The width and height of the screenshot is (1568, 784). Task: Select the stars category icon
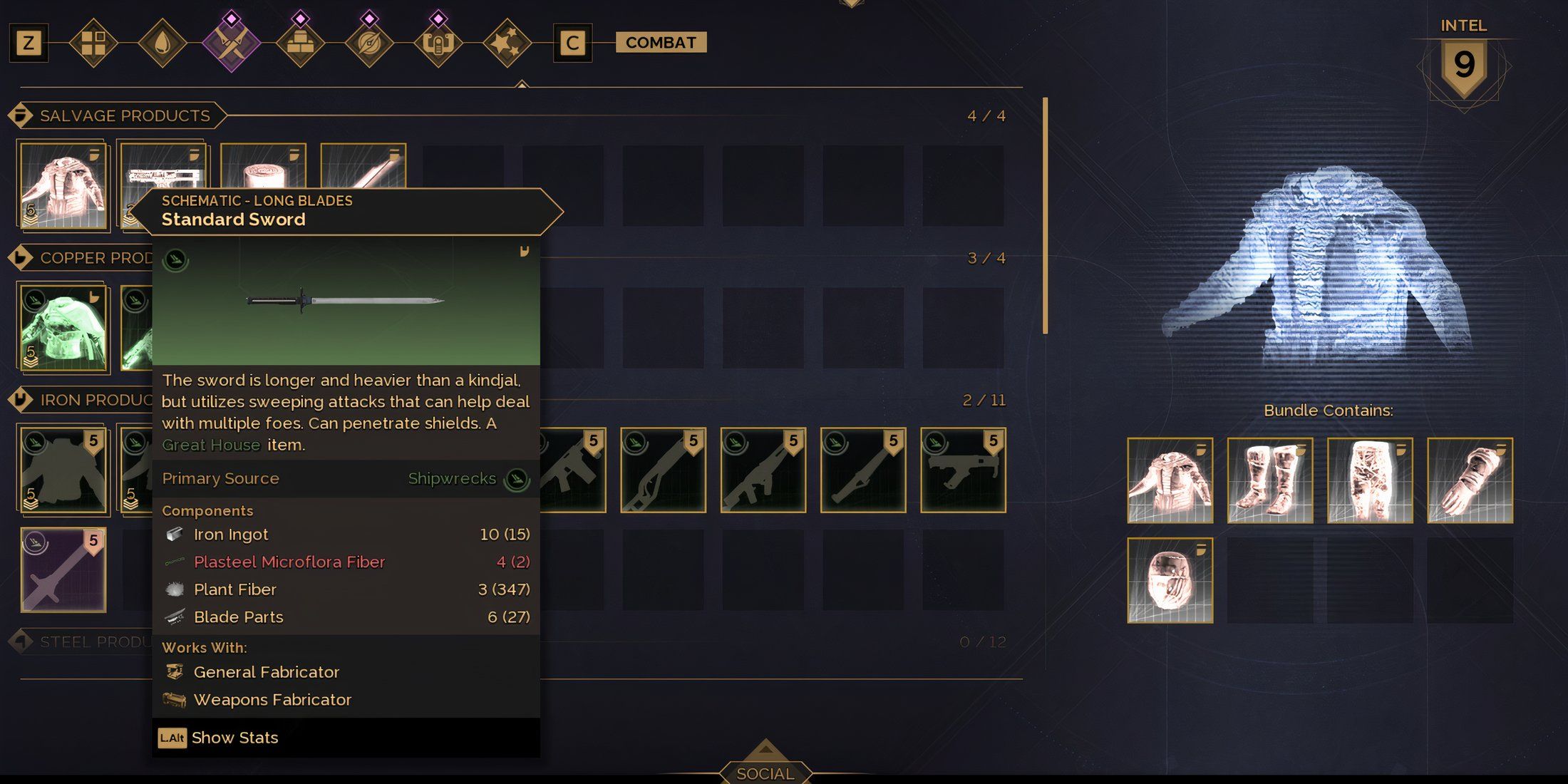(x=507, y=41)
